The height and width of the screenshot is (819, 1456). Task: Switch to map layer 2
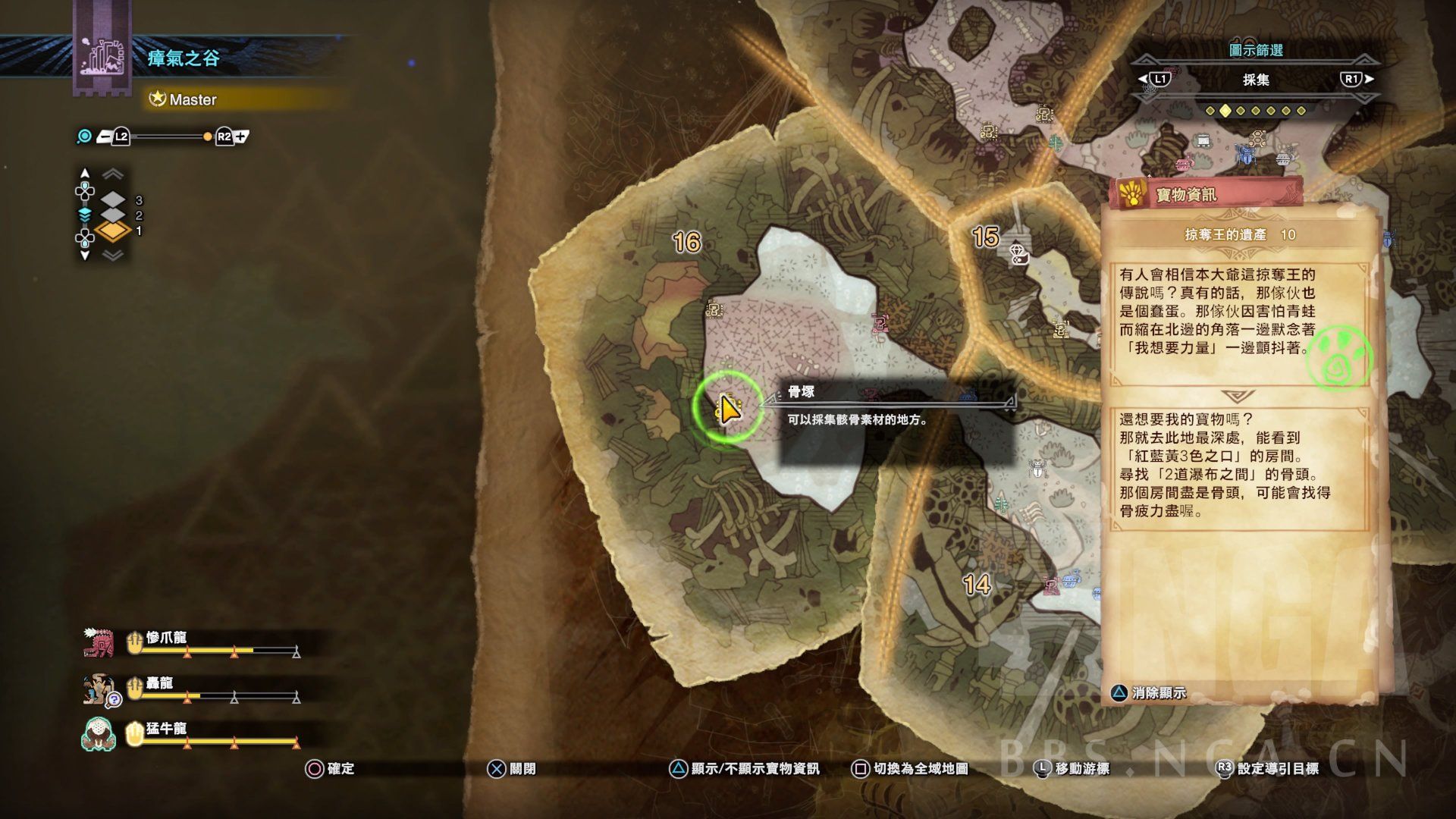click(x=113, y=215)
